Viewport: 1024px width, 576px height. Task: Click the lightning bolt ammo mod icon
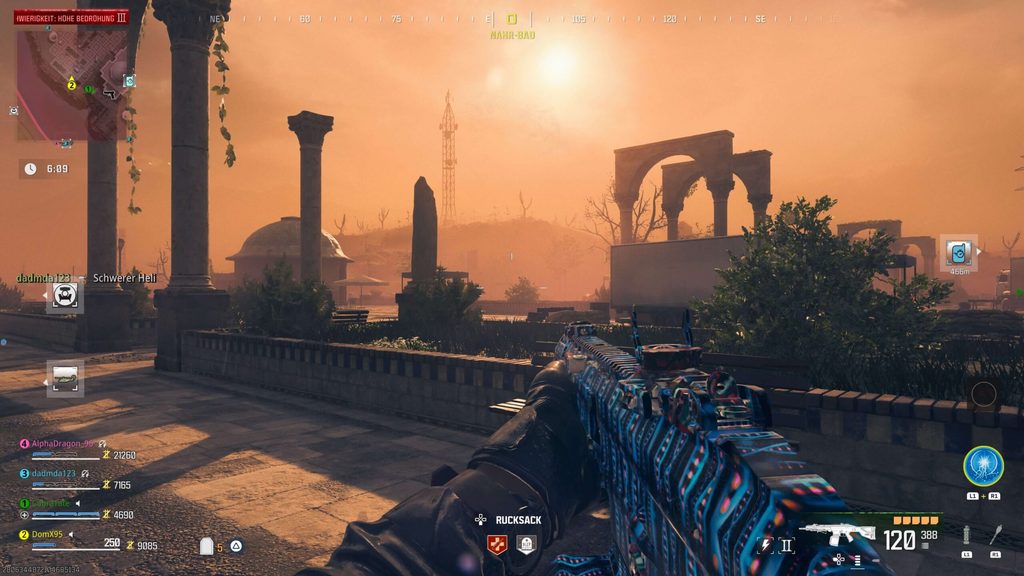766,545
